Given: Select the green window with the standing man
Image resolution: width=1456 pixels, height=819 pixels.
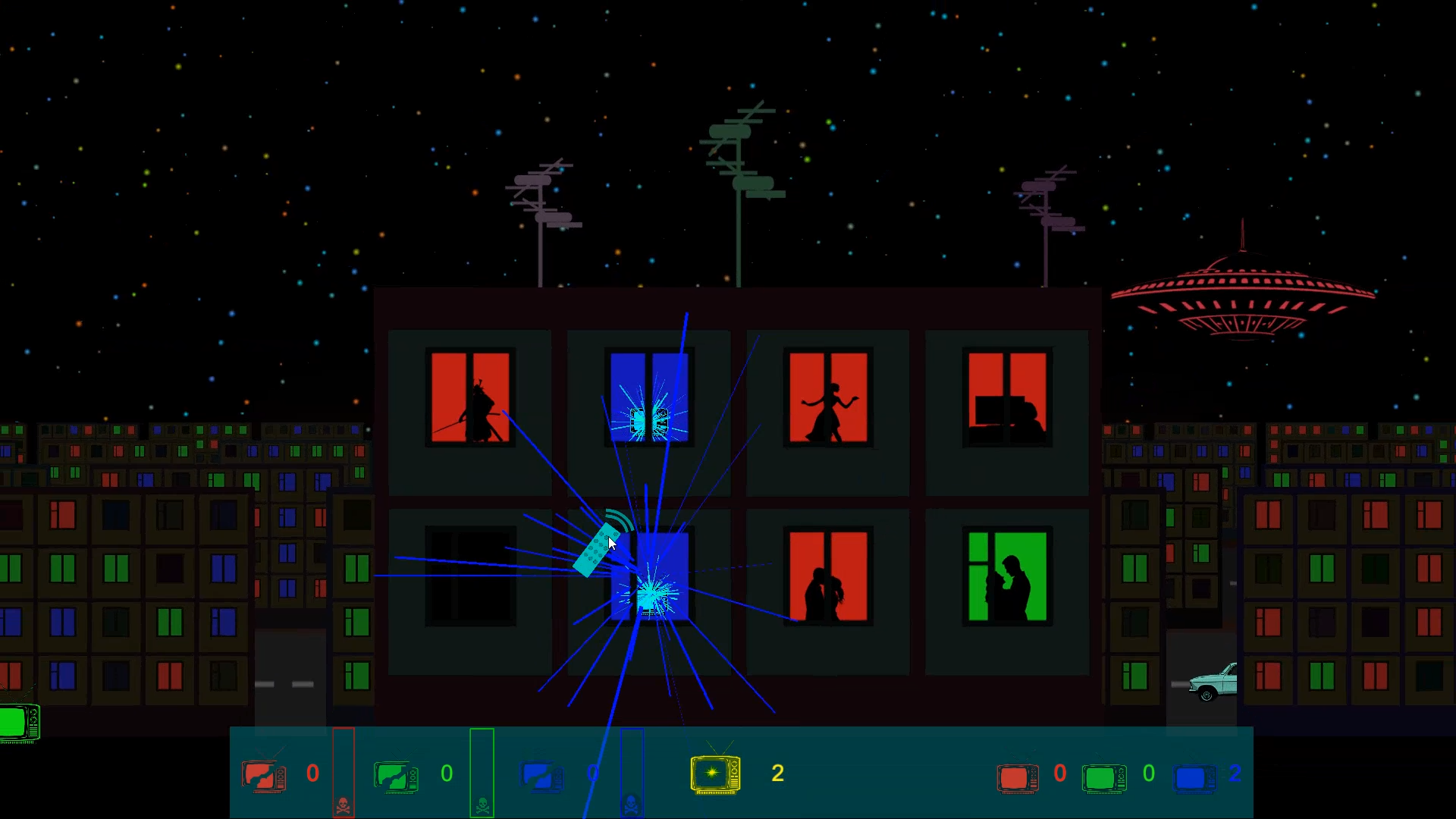Looking at the screenshot, I should coord(1007,576).
